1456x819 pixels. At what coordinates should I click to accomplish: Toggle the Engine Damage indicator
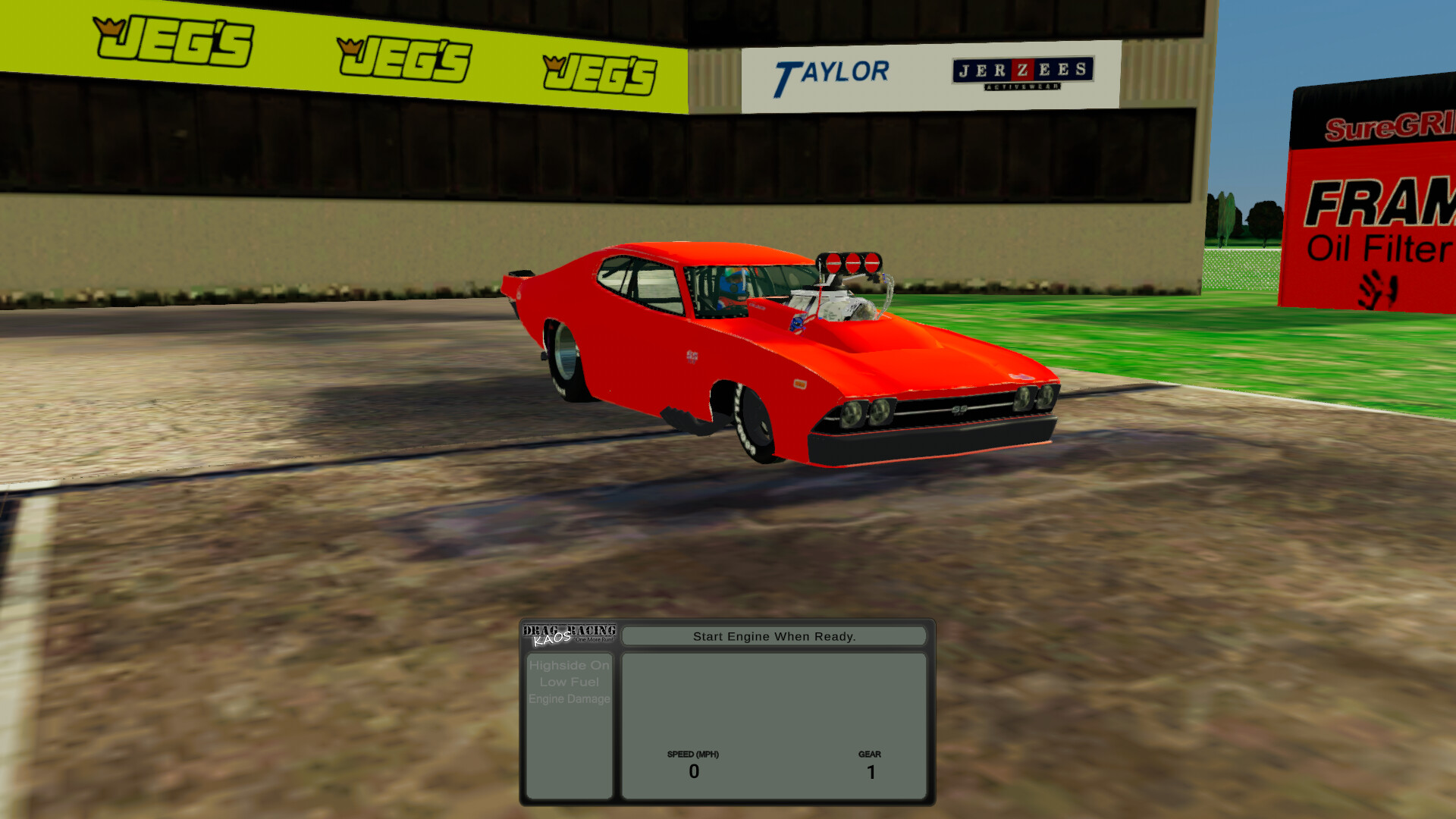(569, 699)
